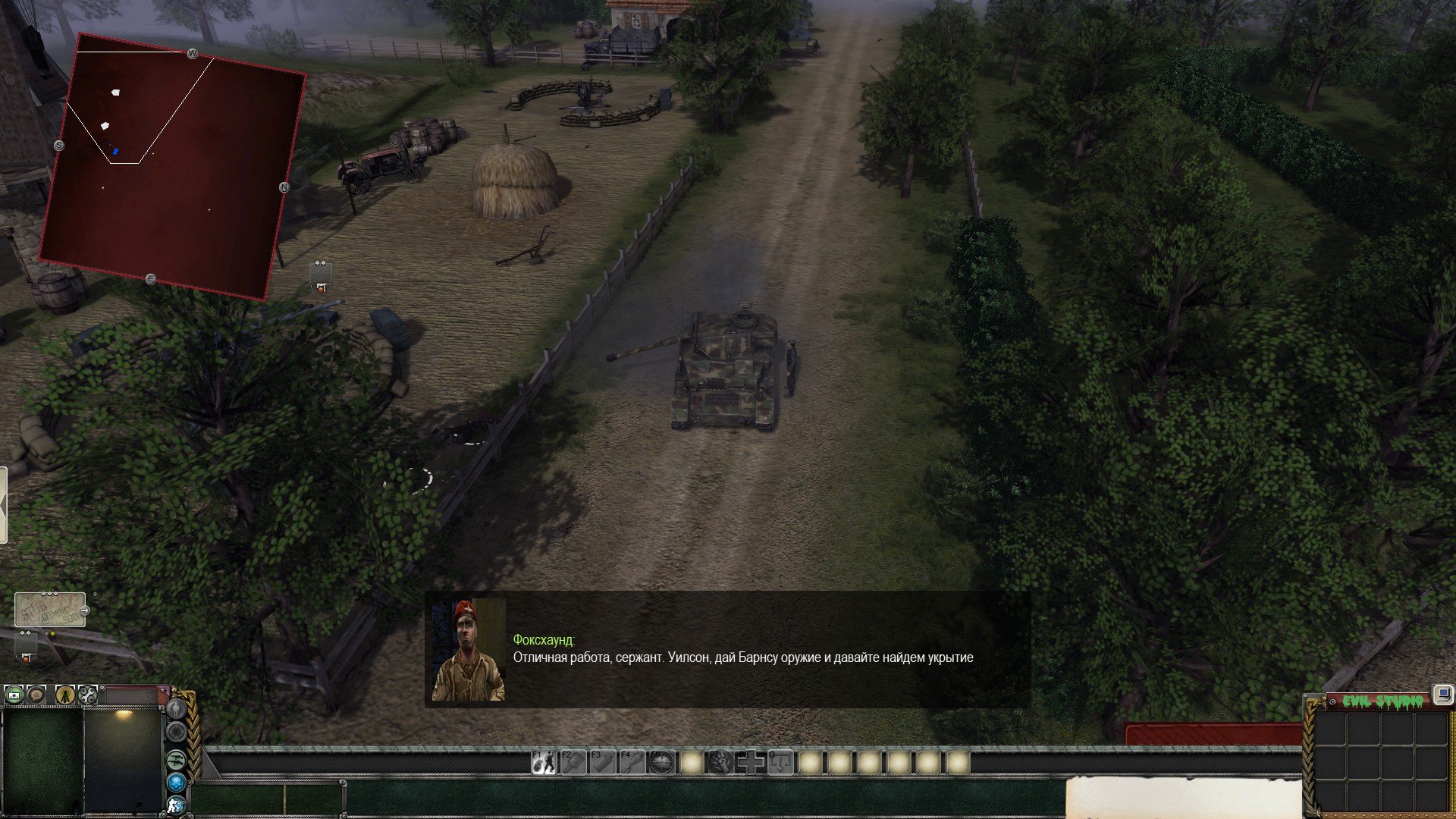
Task: Use the F7 fist melee command
Action: tap(720, 762)
